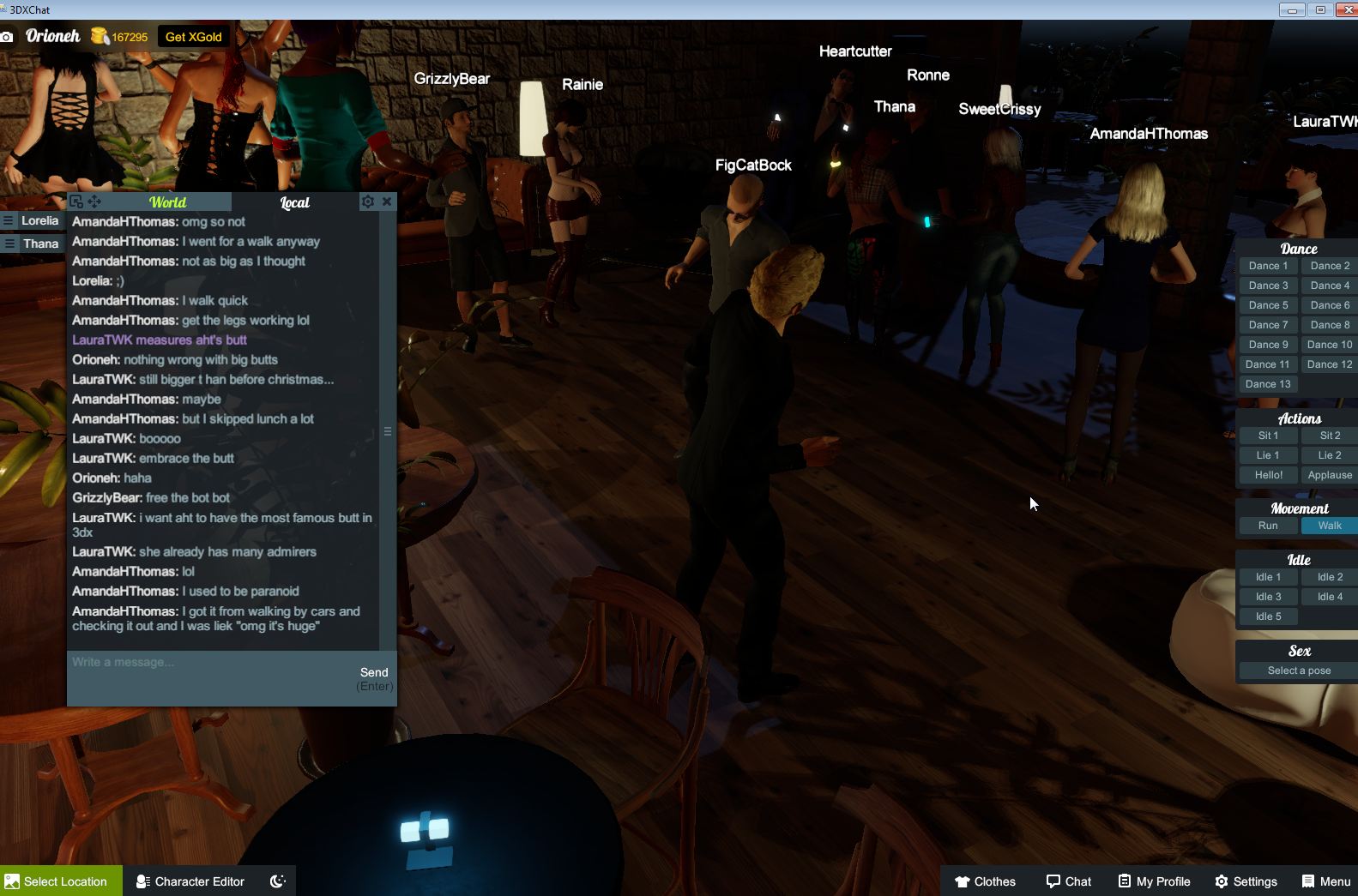Switch movement to Walk
The image size is (1358, 896).
(x=1328, y=525)
